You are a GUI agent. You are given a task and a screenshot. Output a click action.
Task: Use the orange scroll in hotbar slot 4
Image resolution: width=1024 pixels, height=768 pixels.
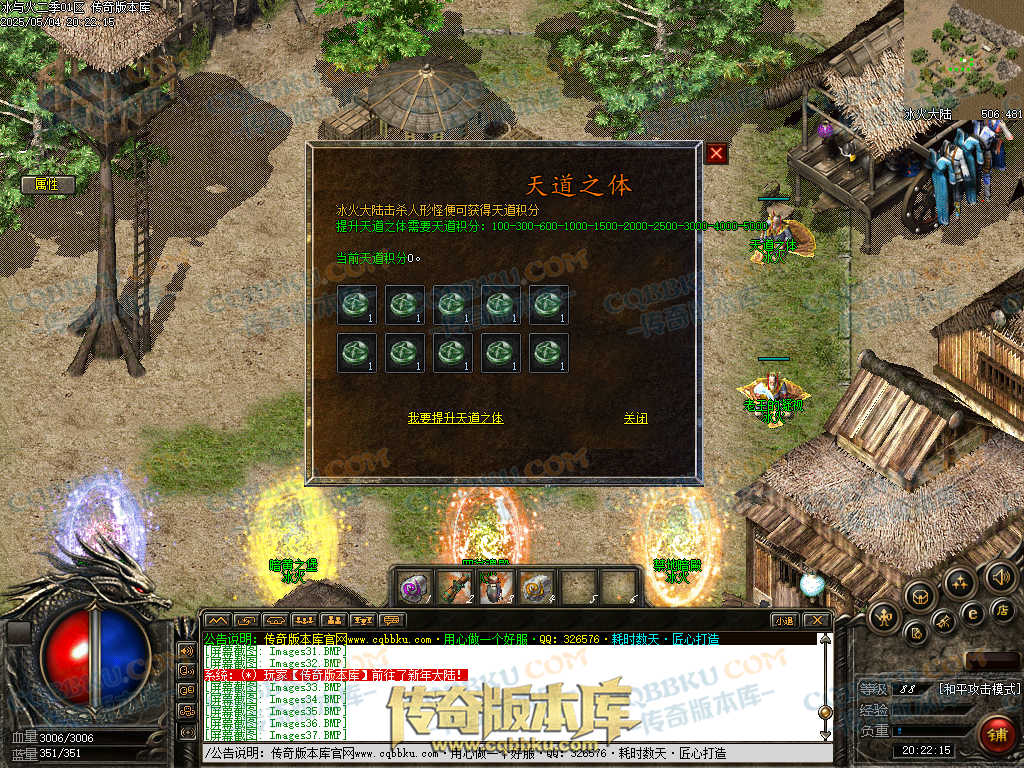coord(537,585)
